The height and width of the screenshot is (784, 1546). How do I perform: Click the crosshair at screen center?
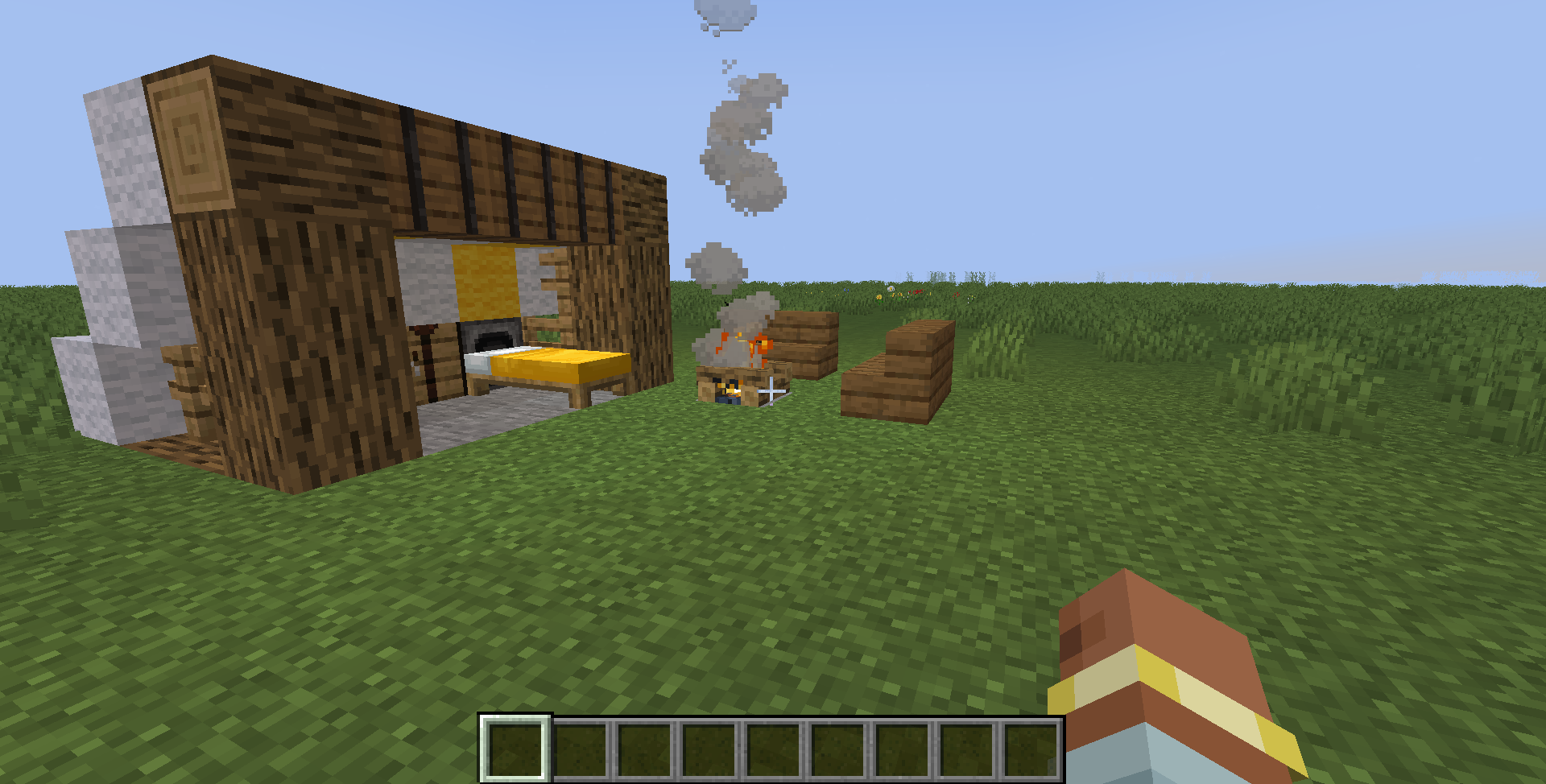773,392
